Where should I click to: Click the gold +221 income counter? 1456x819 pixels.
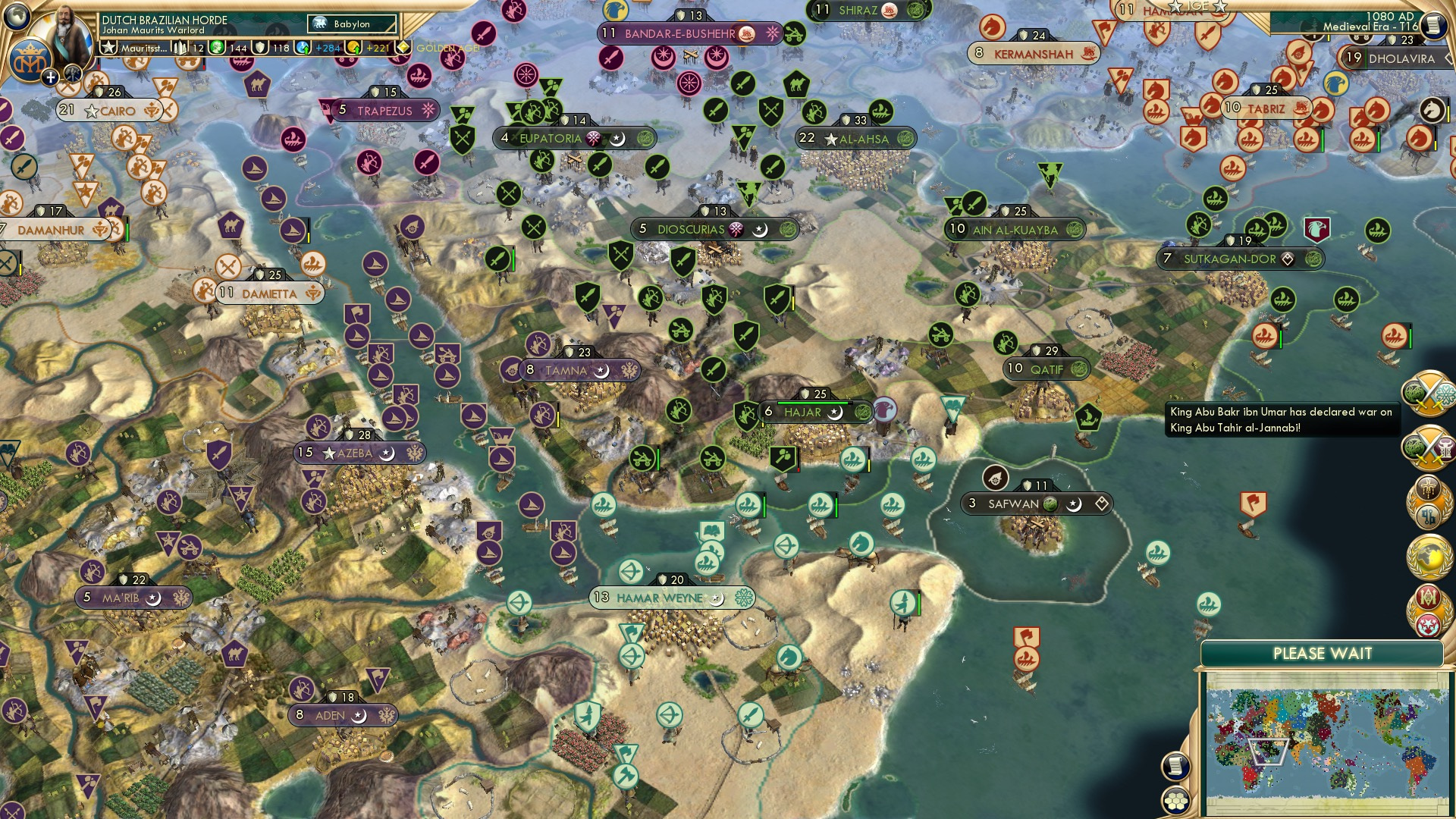tap(366, 48)
